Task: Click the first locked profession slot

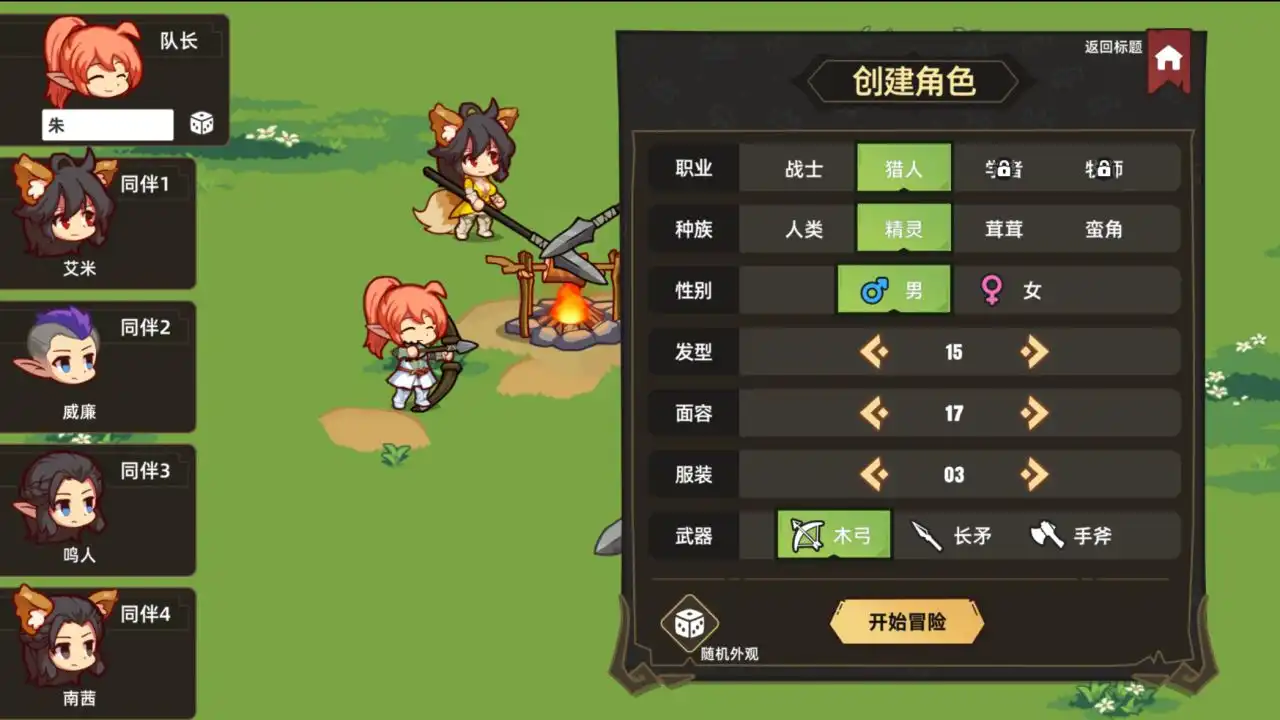Action: [1002, 168]
